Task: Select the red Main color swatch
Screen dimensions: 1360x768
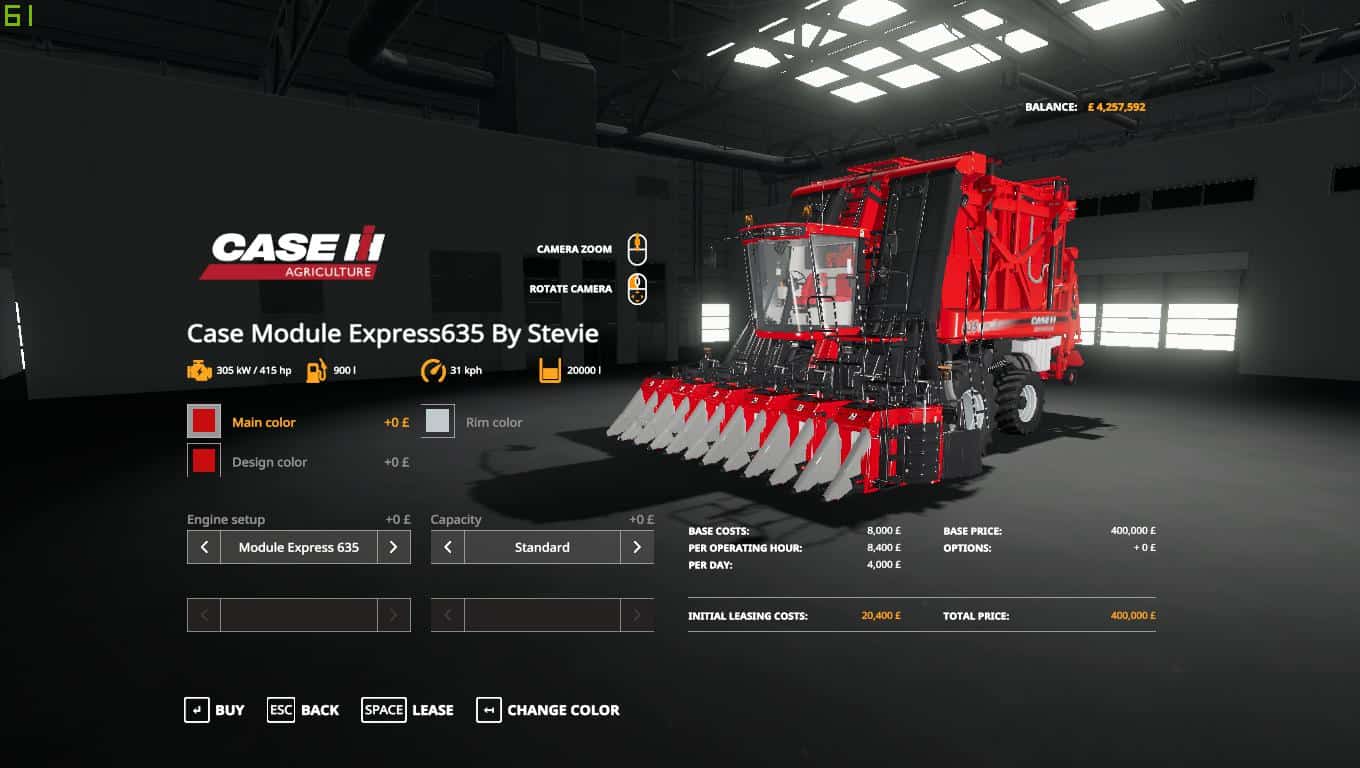Action: click(x=203, y=420)
